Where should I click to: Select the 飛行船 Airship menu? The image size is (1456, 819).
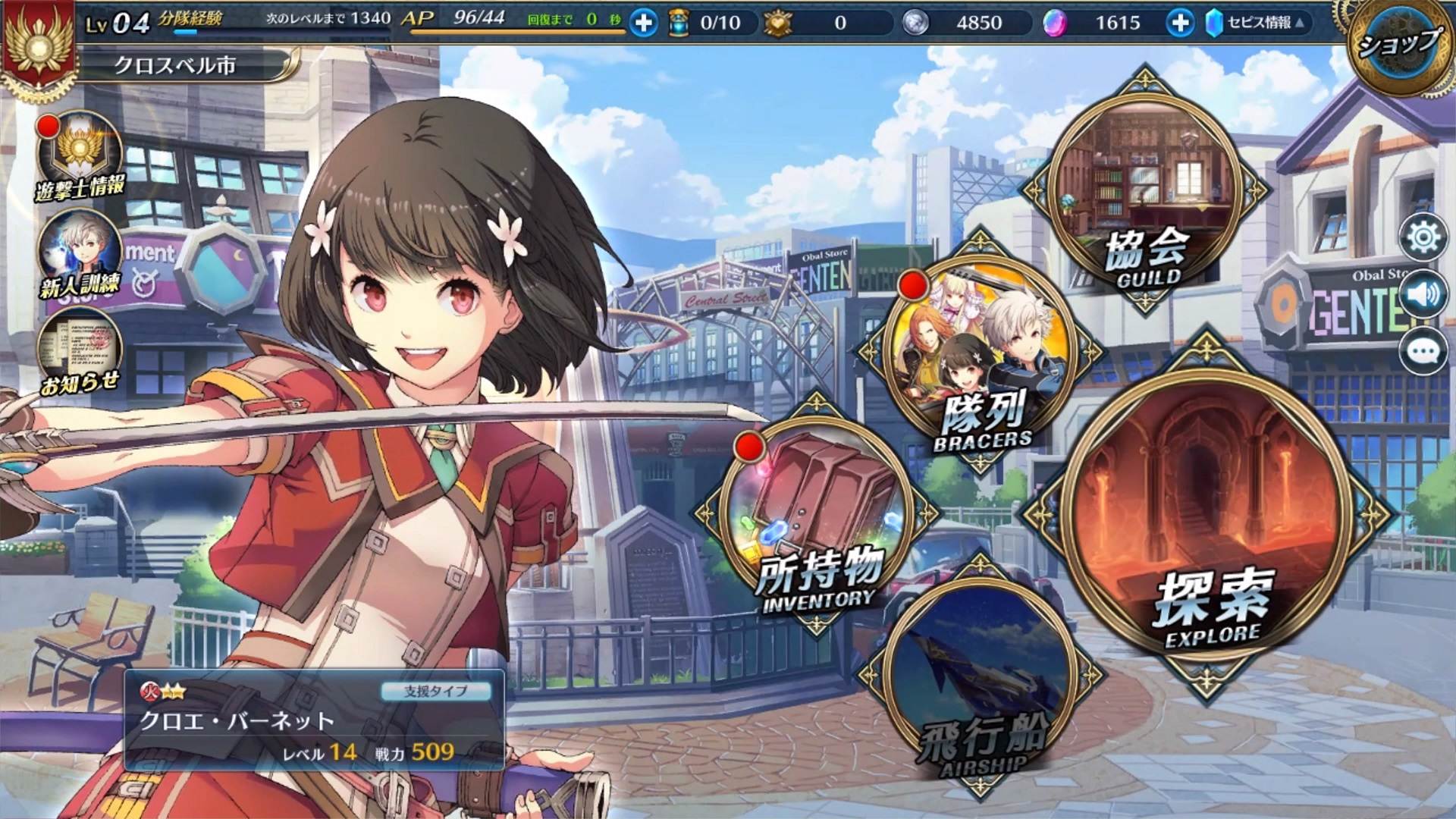980,682
